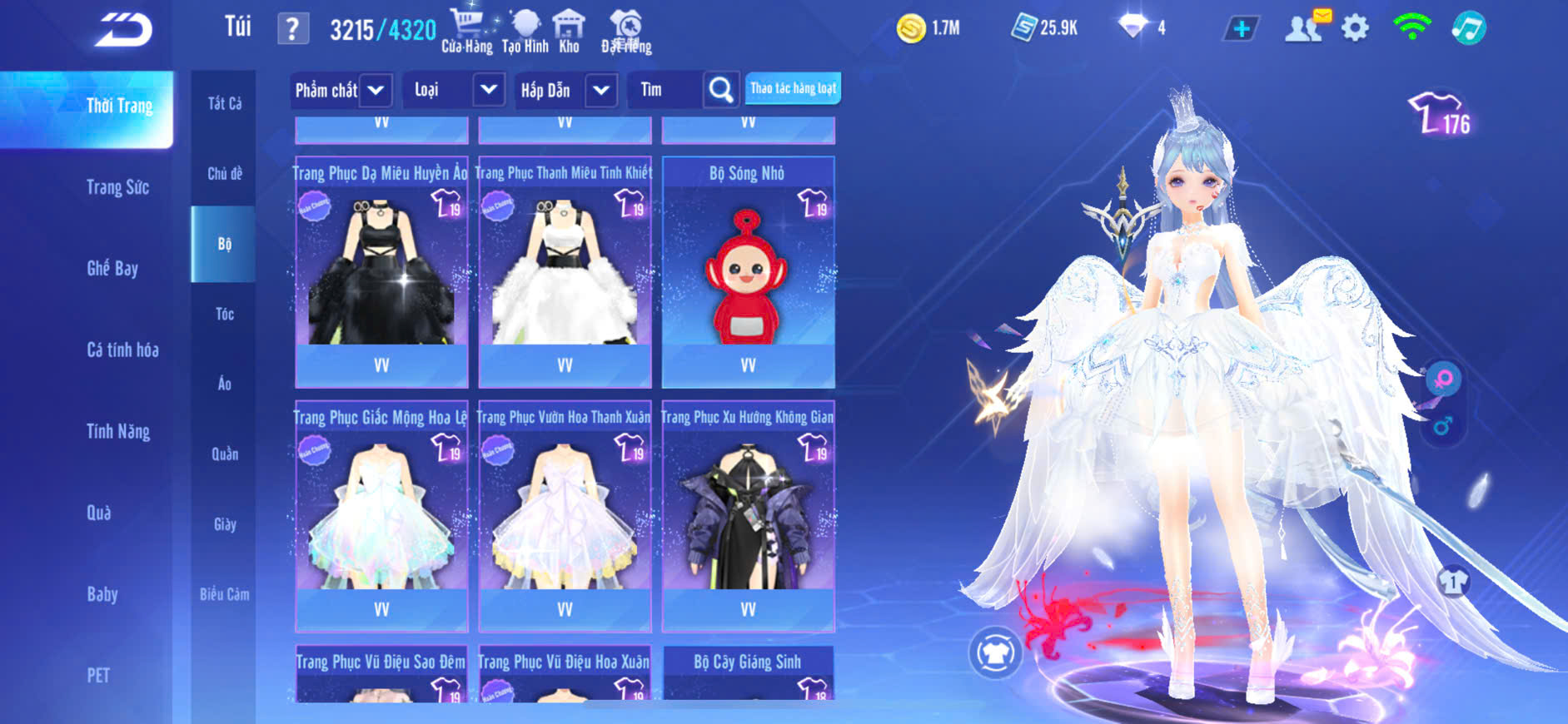Open the Cá tính hóa category

point(122,350)
